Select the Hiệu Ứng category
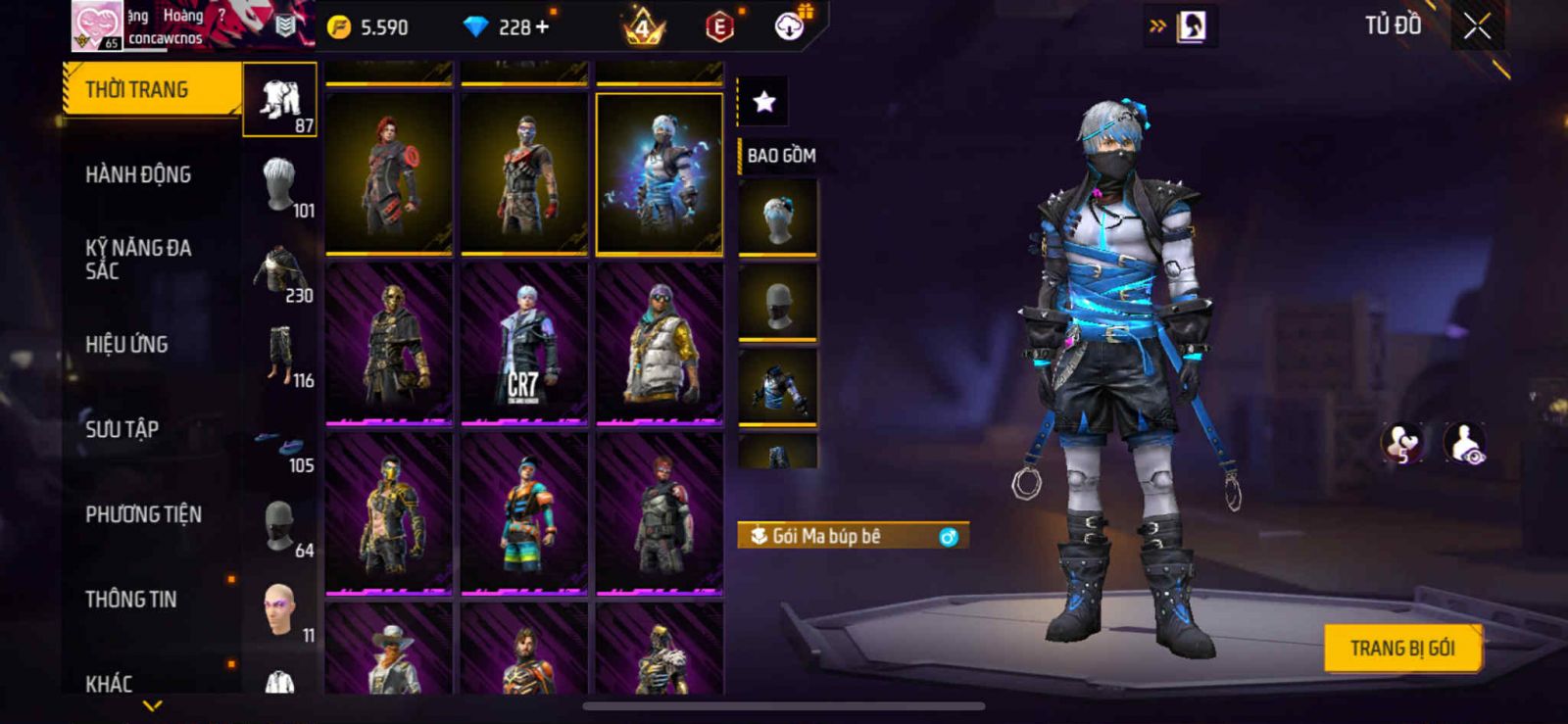Screen dimensions: 1568x724 point(126,345)
